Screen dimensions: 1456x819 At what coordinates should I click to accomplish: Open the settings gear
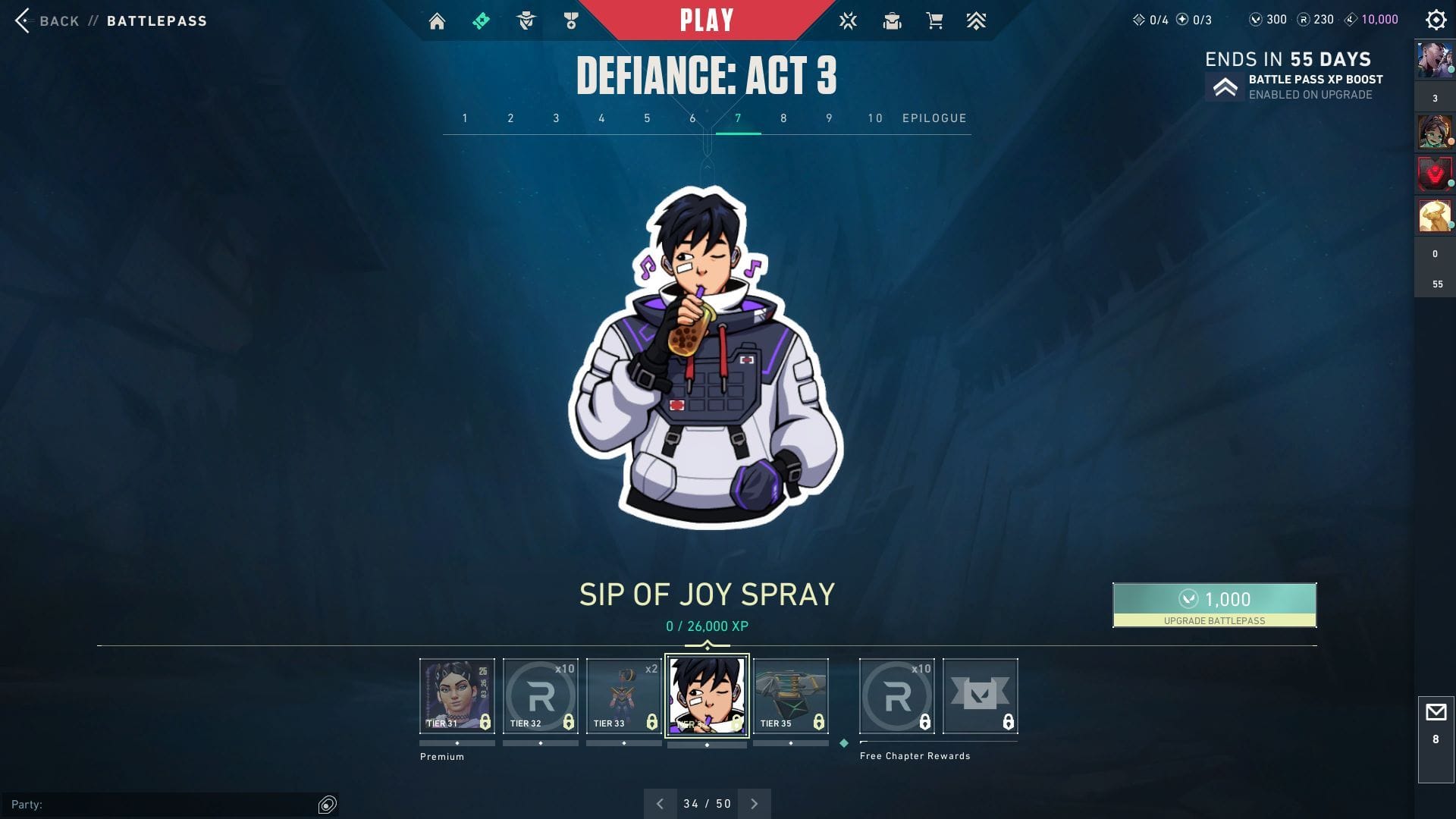click(1436, 20)
